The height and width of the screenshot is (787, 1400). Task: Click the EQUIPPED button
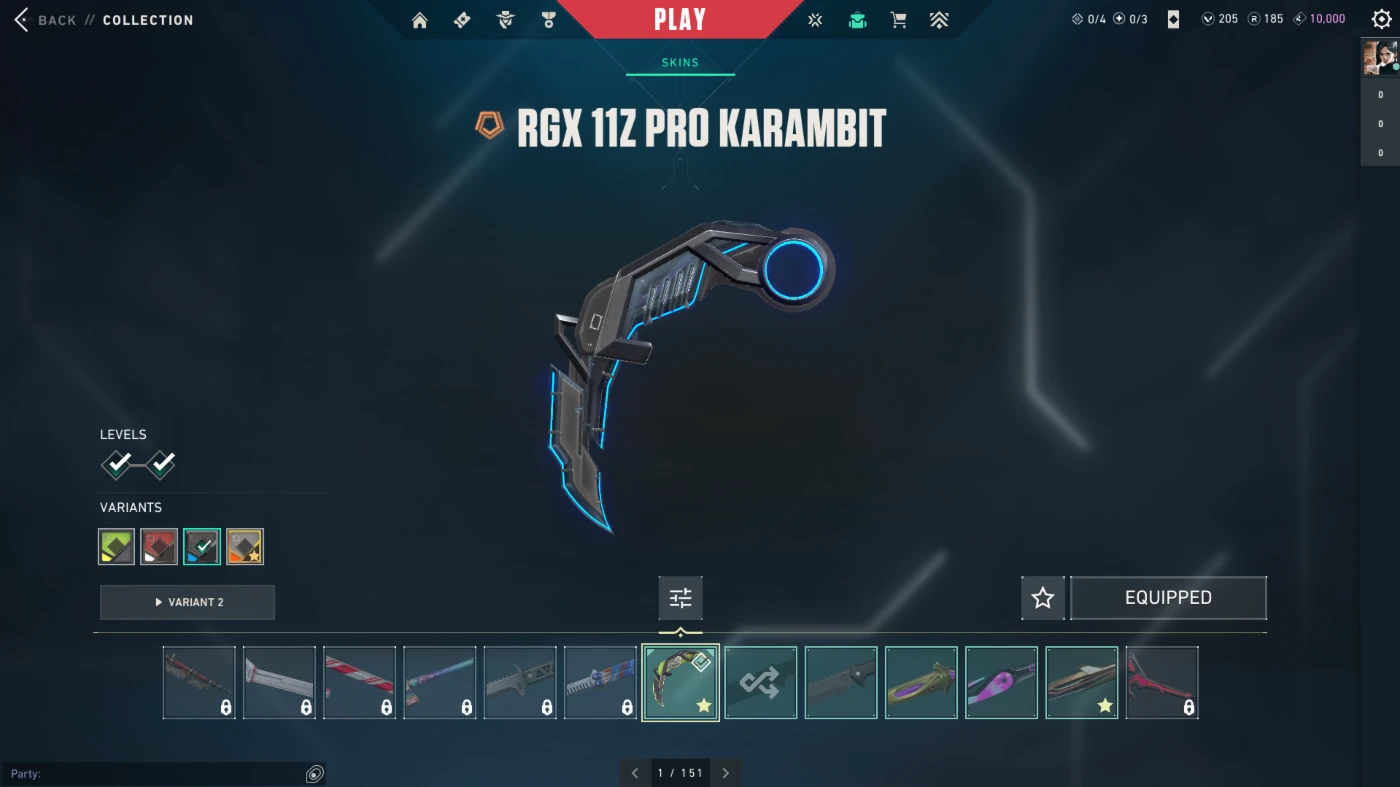coord(1168,598)
